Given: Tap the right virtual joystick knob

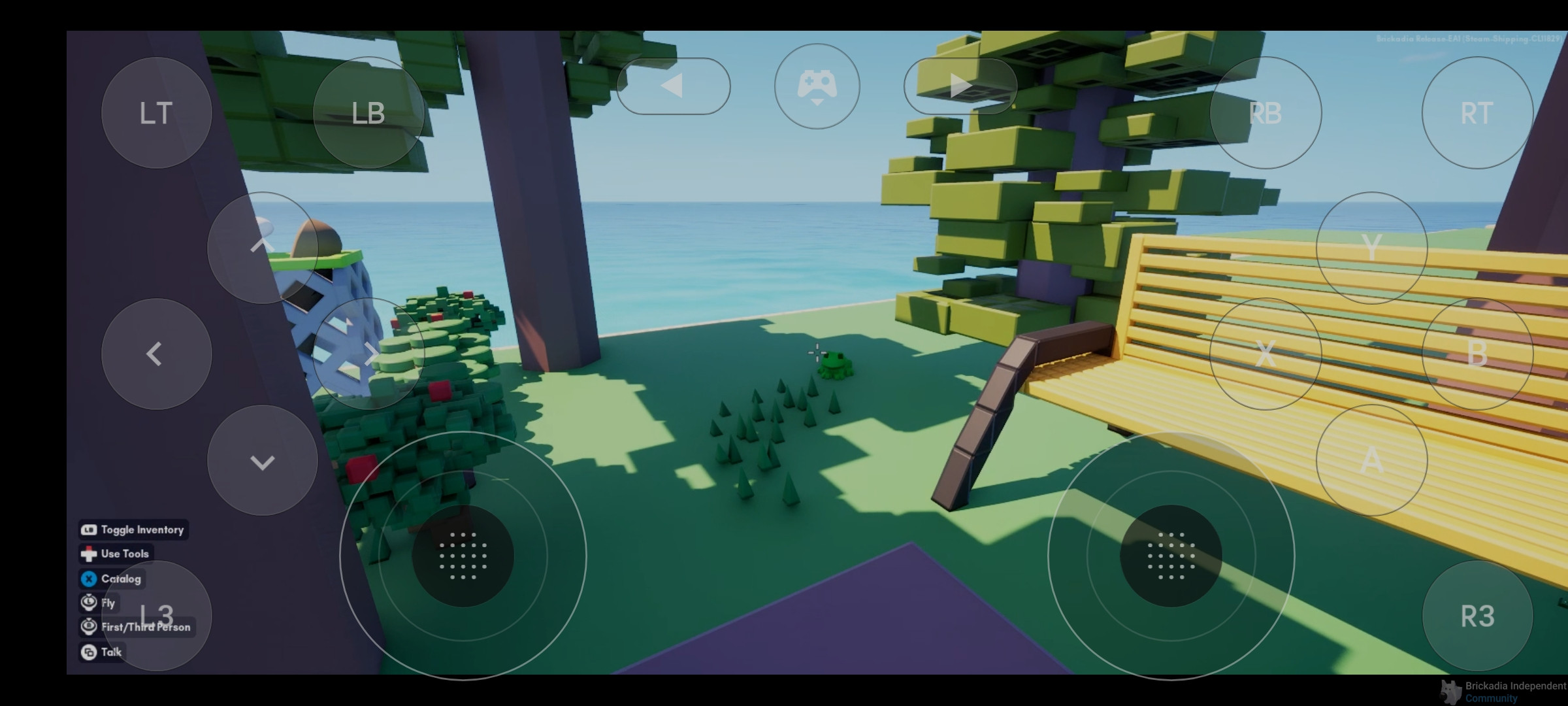Looking at the screenshot, I should 1171,556.
